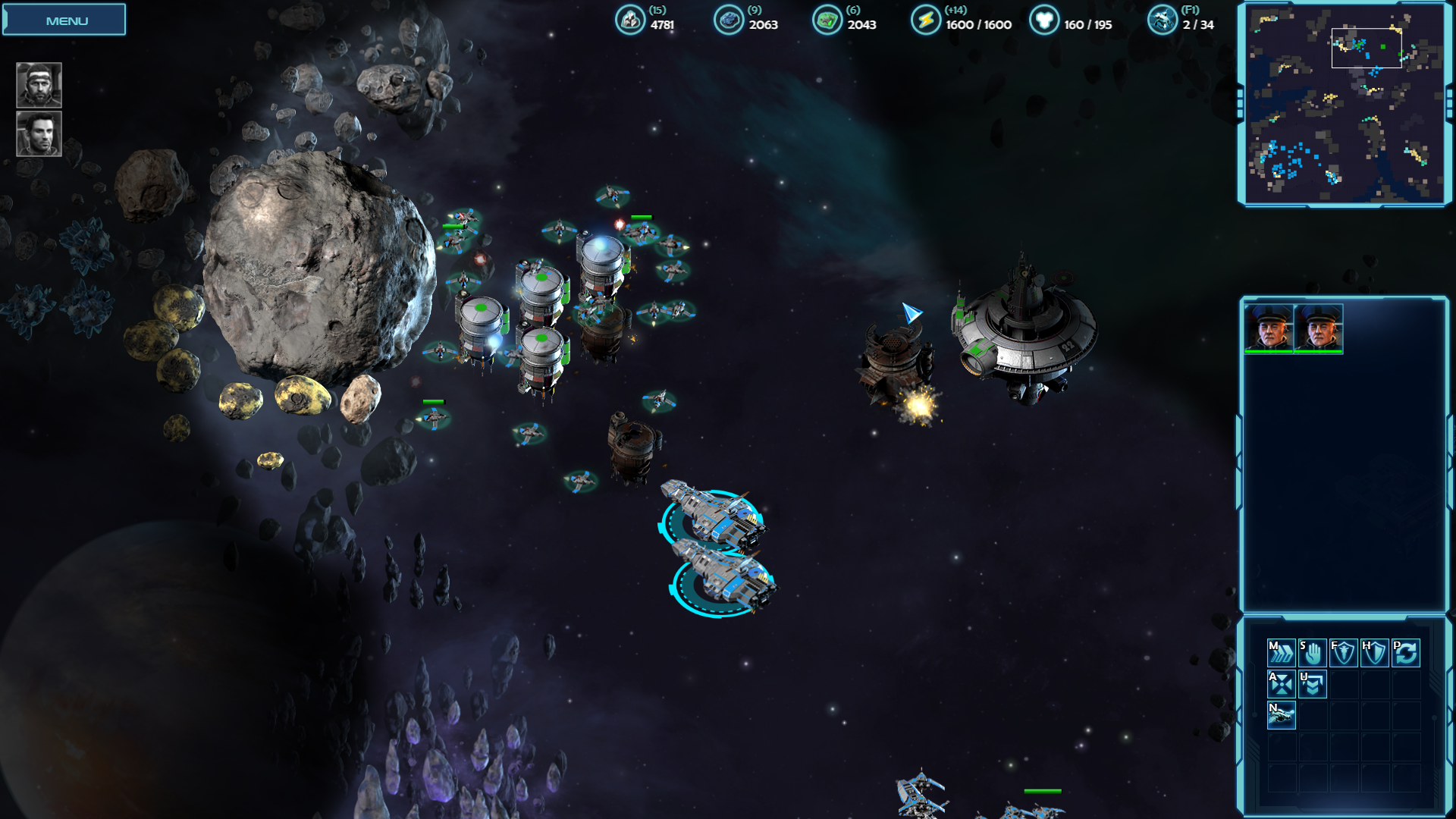Click the downward chevrons command marked U

pyautogui.click(x=1313, y=684)
